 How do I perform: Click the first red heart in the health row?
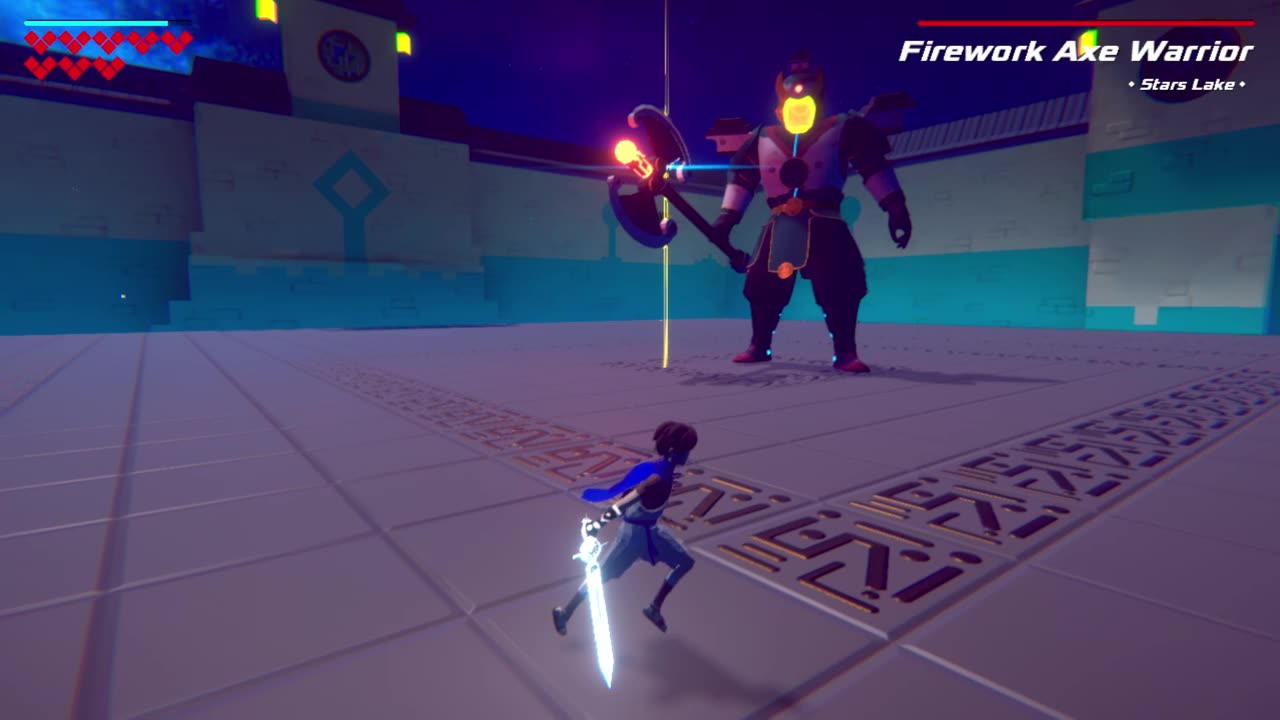point(33,39)
